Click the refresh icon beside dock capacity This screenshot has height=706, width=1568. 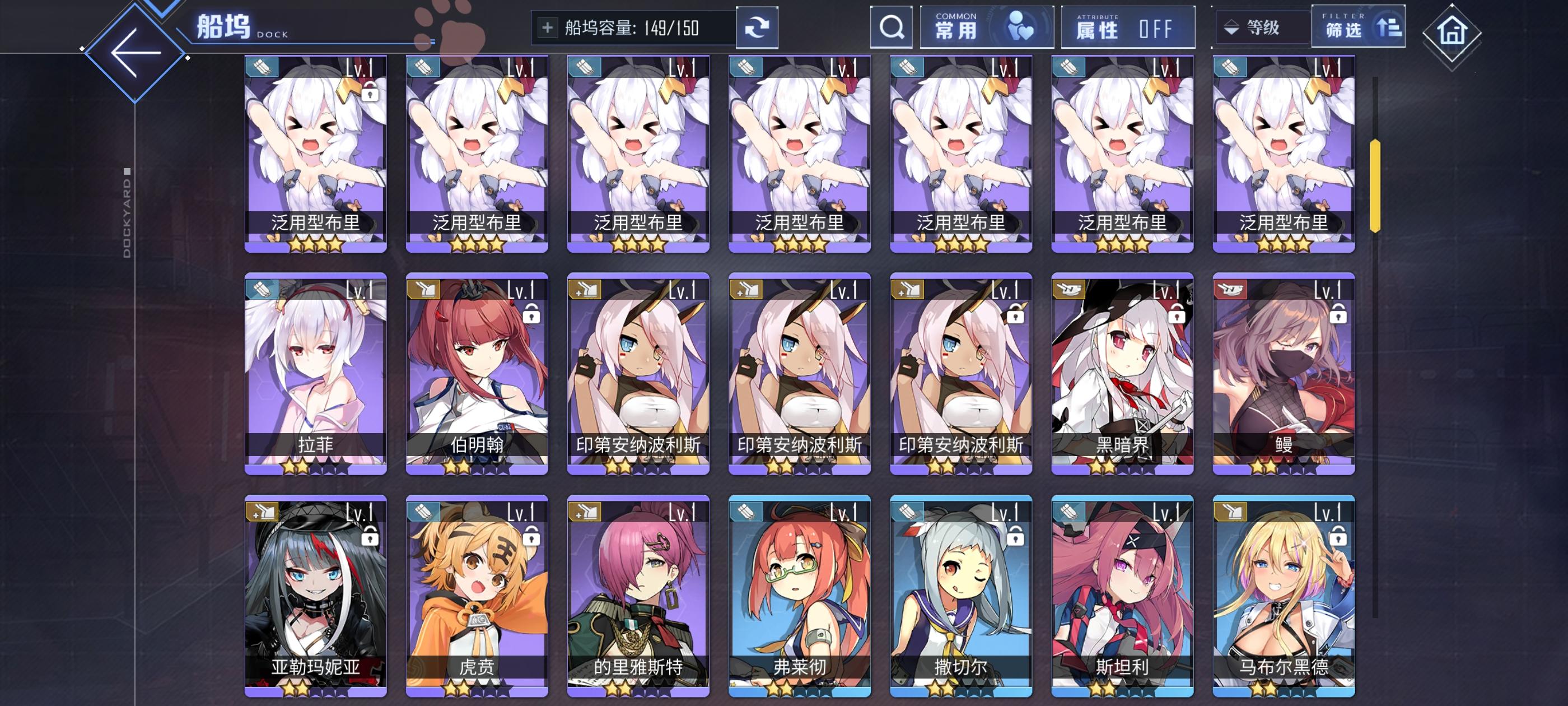[x=757, y=27]
